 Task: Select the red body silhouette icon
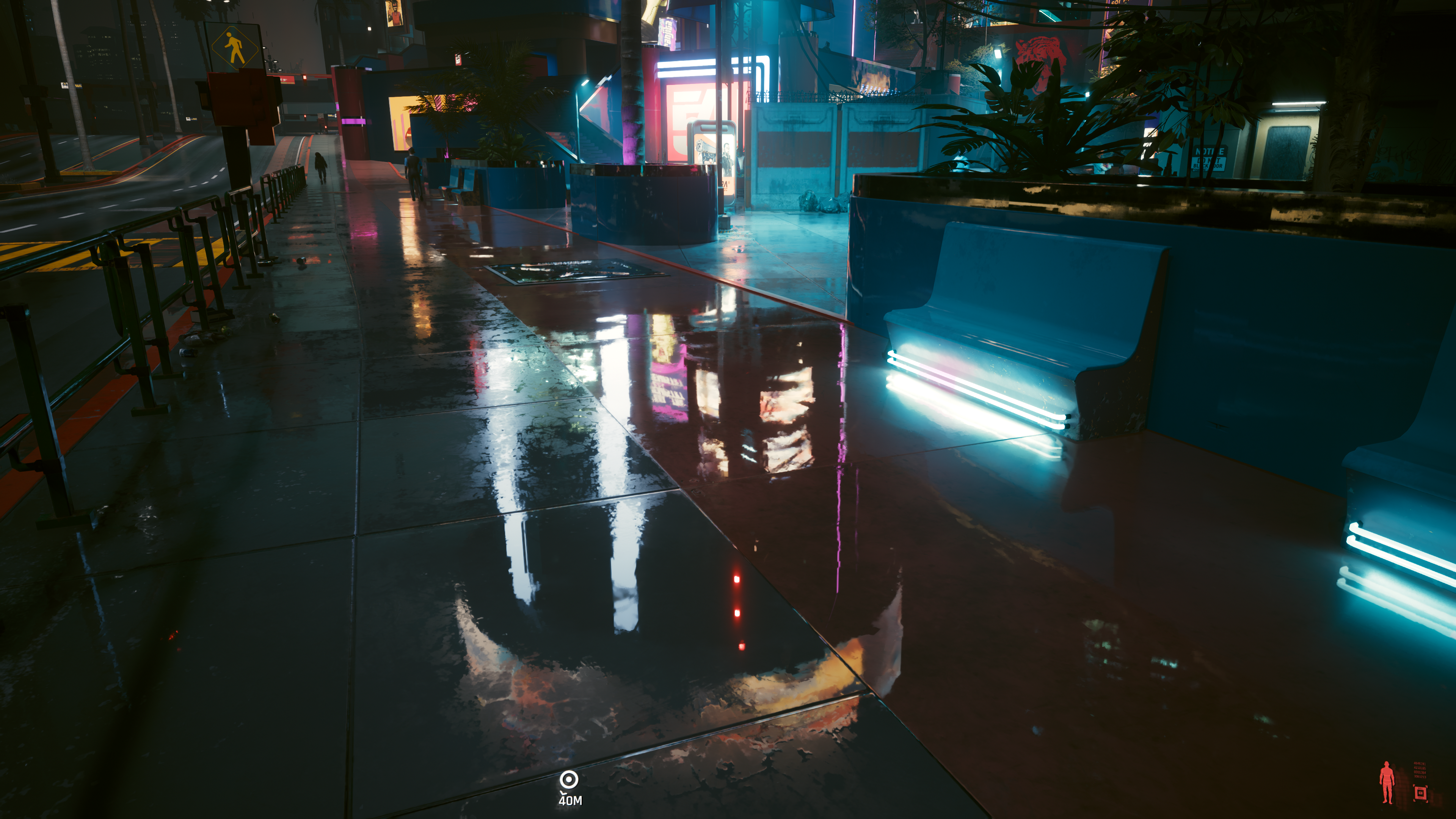[x=1387, y=782]
